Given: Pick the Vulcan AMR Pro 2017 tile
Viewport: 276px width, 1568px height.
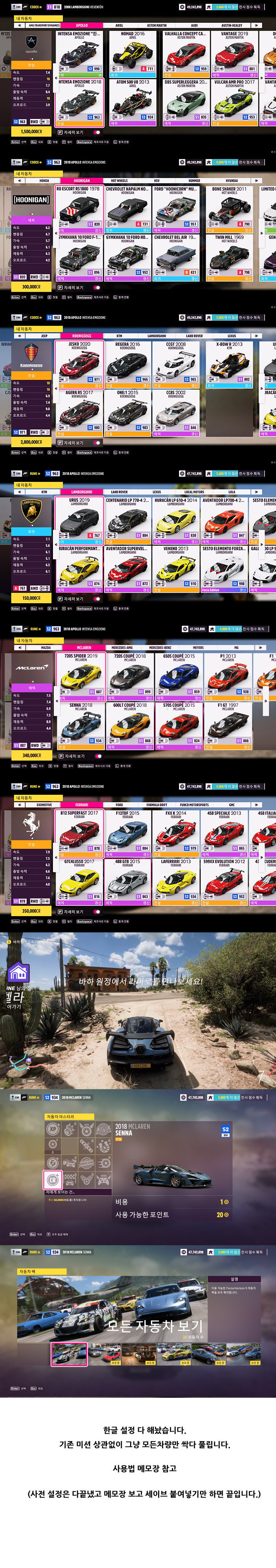Looking at the screenshot, I should coord(235,101).
